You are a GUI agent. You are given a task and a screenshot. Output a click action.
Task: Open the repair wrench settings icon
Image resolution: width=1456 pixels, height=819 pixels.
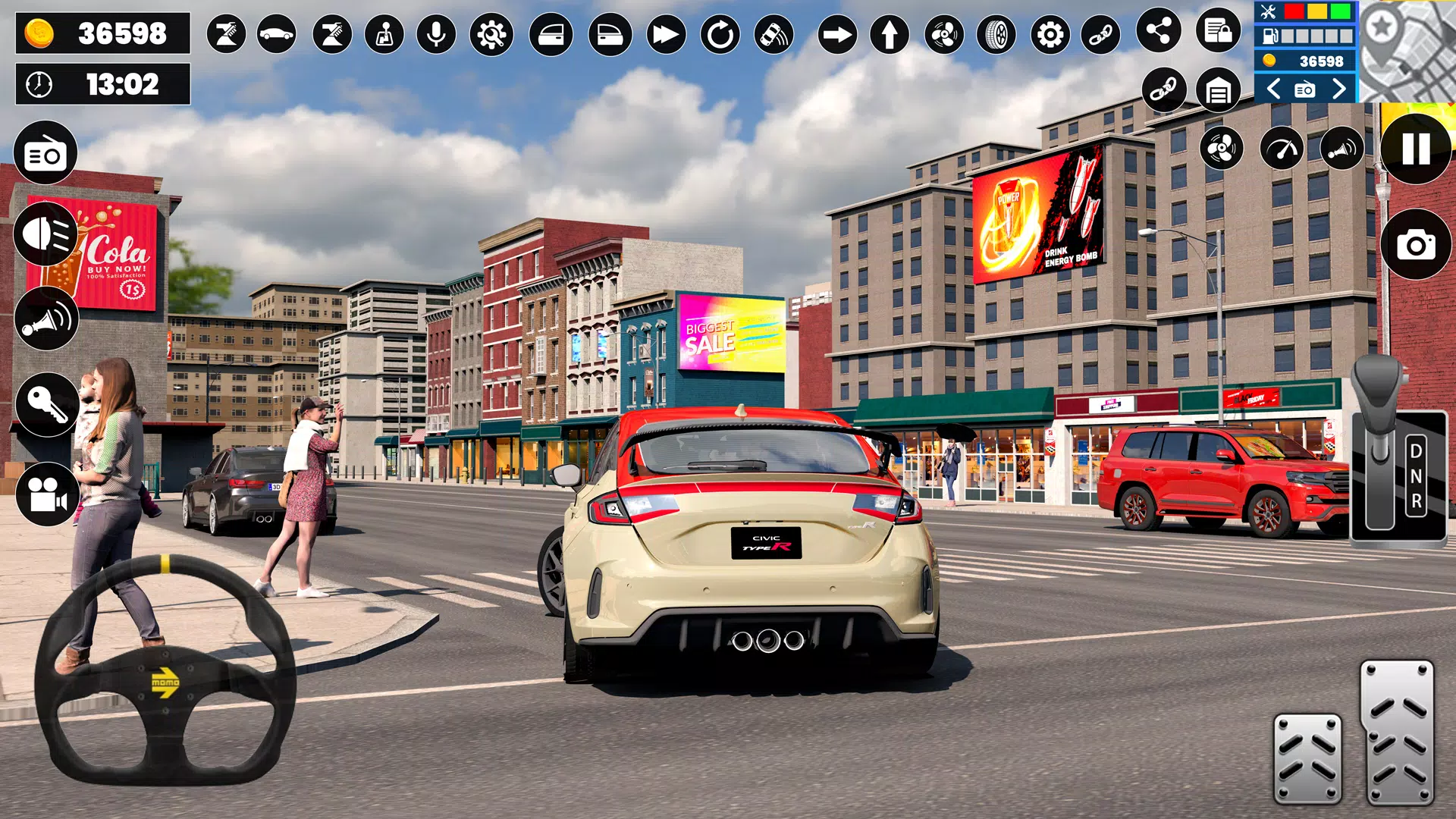tap(491, 34)
